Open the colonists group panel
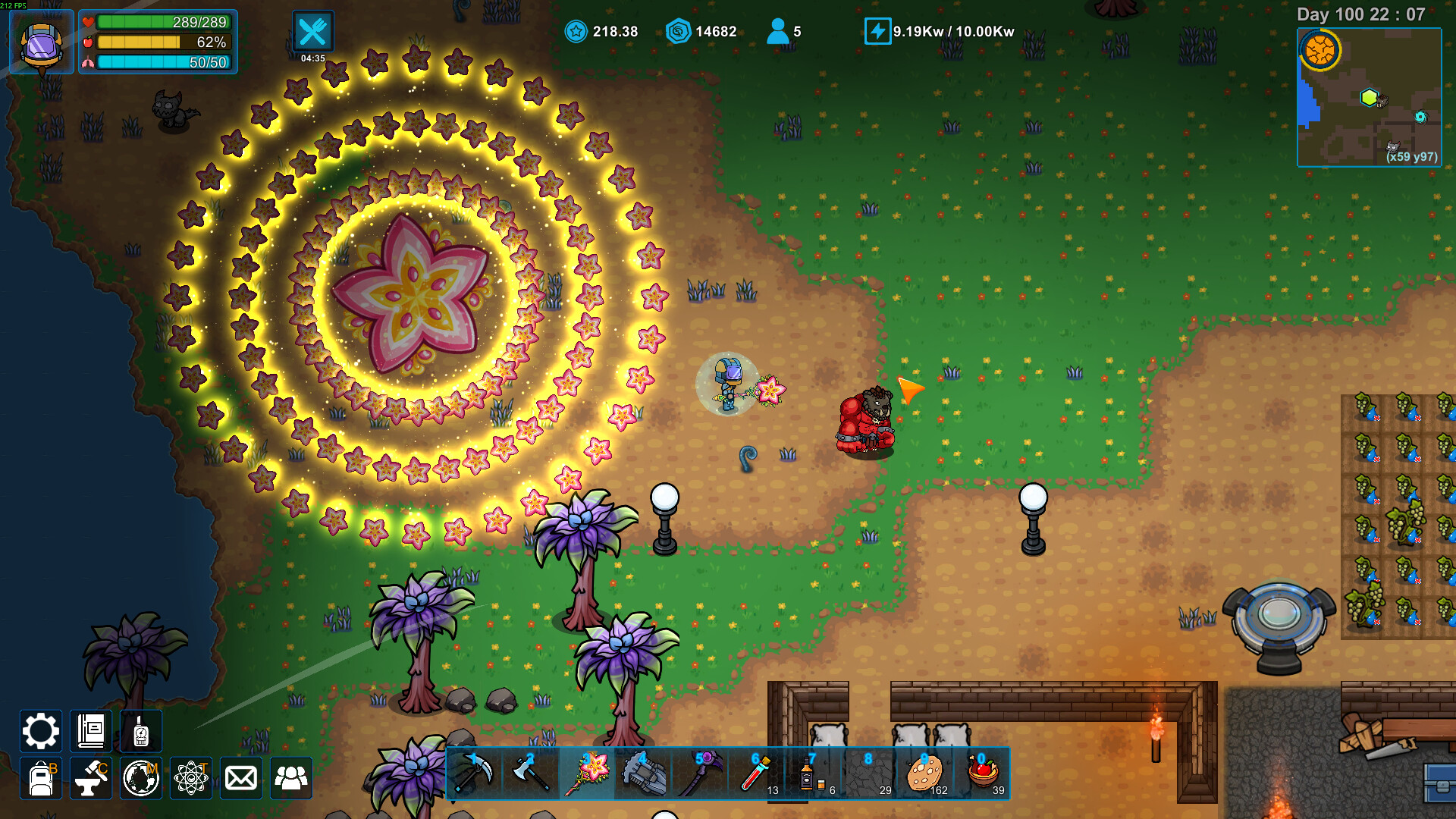1456x819 pixels. point(291,778)
